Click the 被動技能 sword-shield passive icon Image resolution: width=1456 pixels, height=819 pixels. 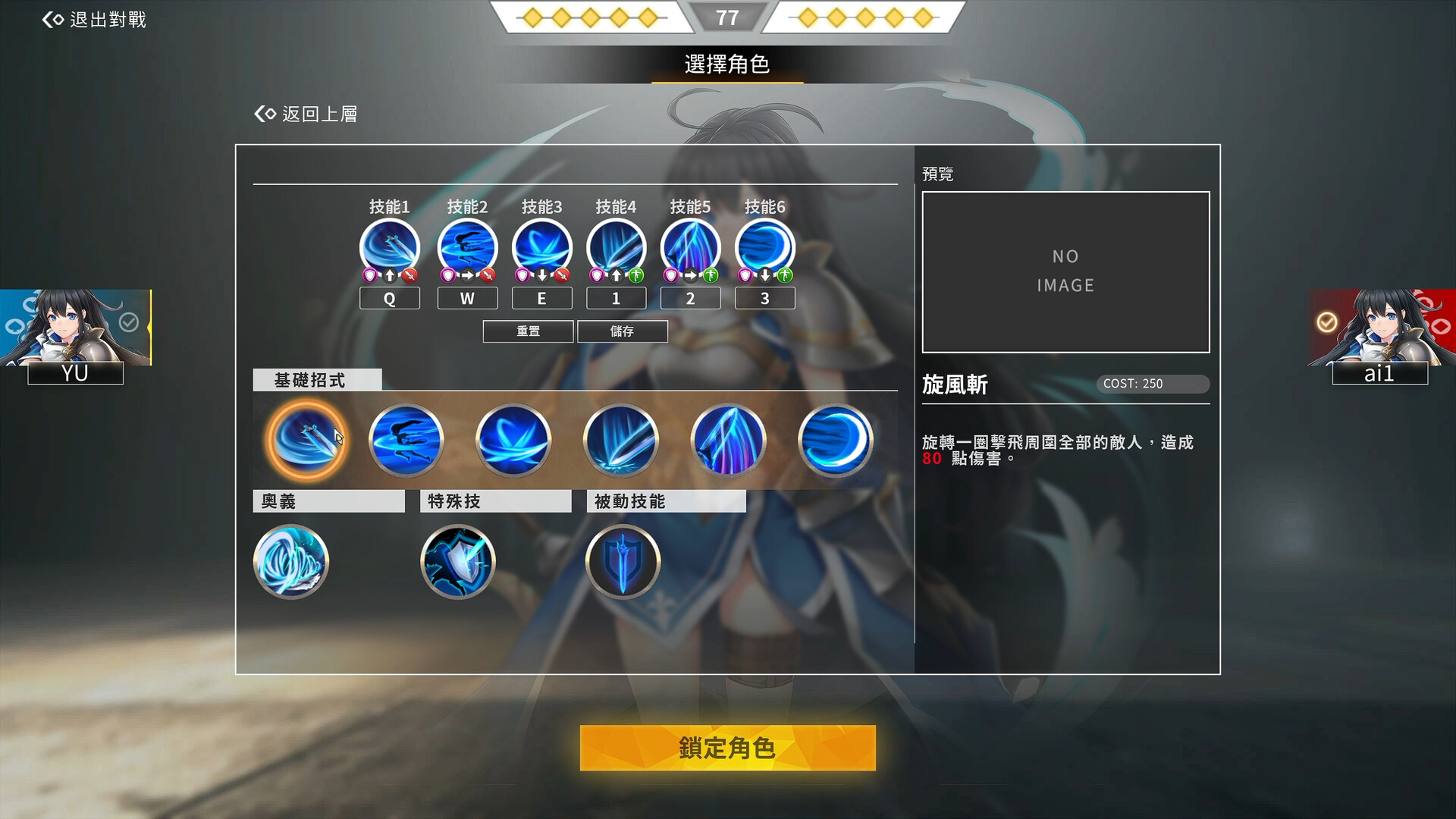(x=623, y=562)
